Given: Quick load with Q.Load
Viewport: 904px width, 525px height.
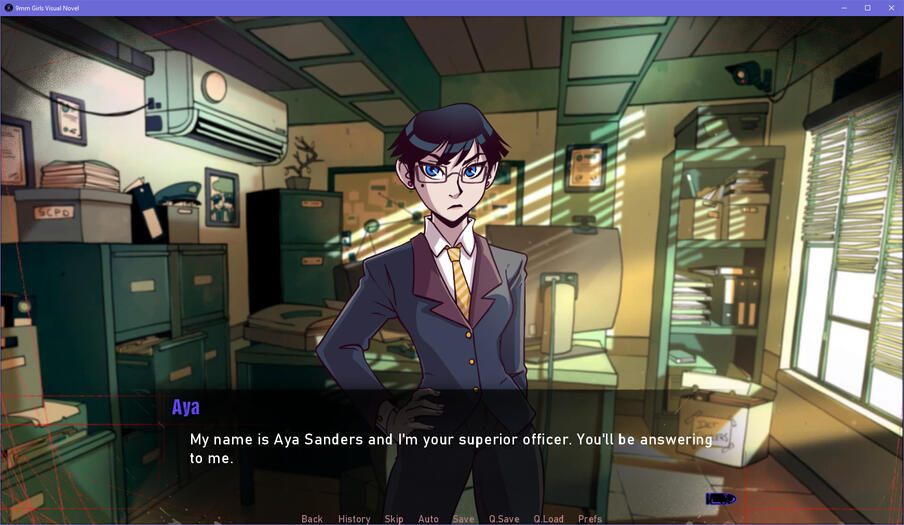Looking at the screenshot, I should [x=548, y=519].
